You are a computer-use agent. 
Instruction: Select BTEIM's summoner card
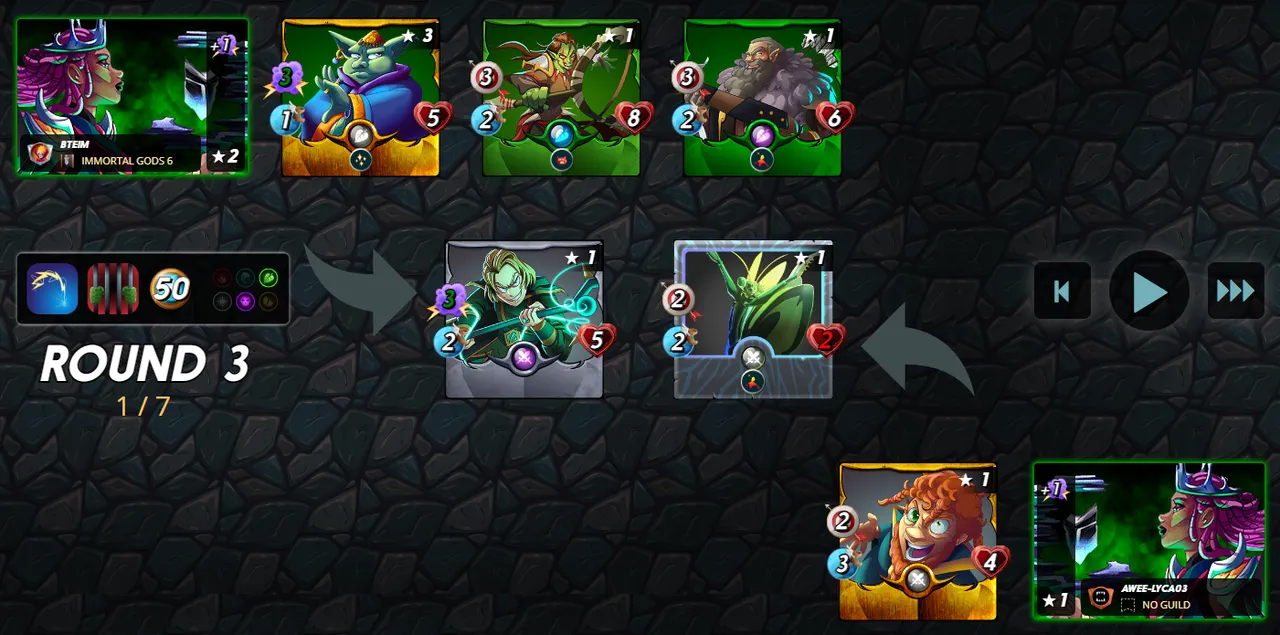(132, 96)
